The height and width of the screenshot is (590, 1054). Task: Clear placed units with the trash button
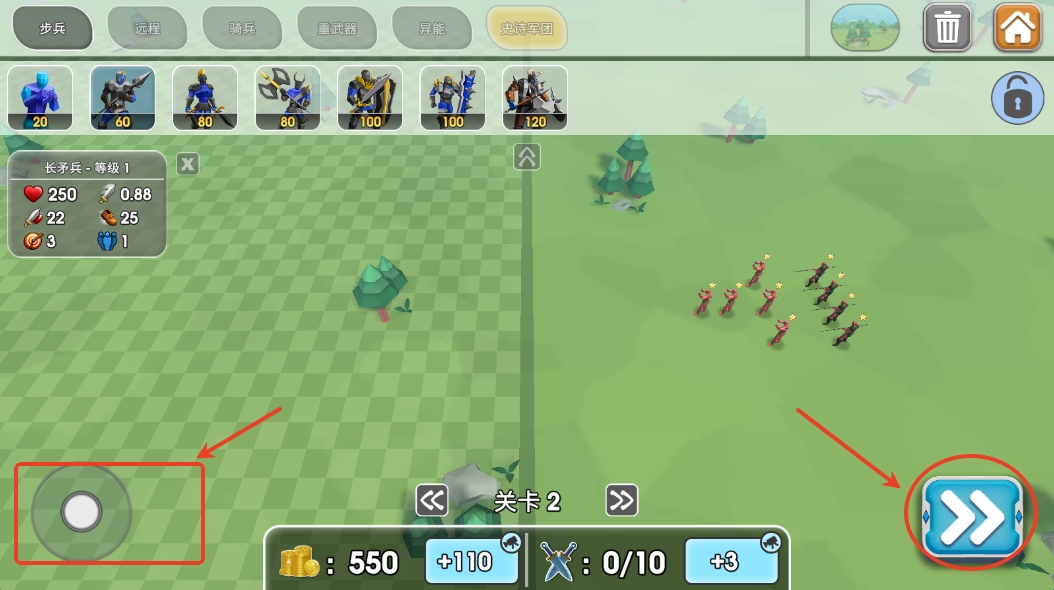(947, 28)
